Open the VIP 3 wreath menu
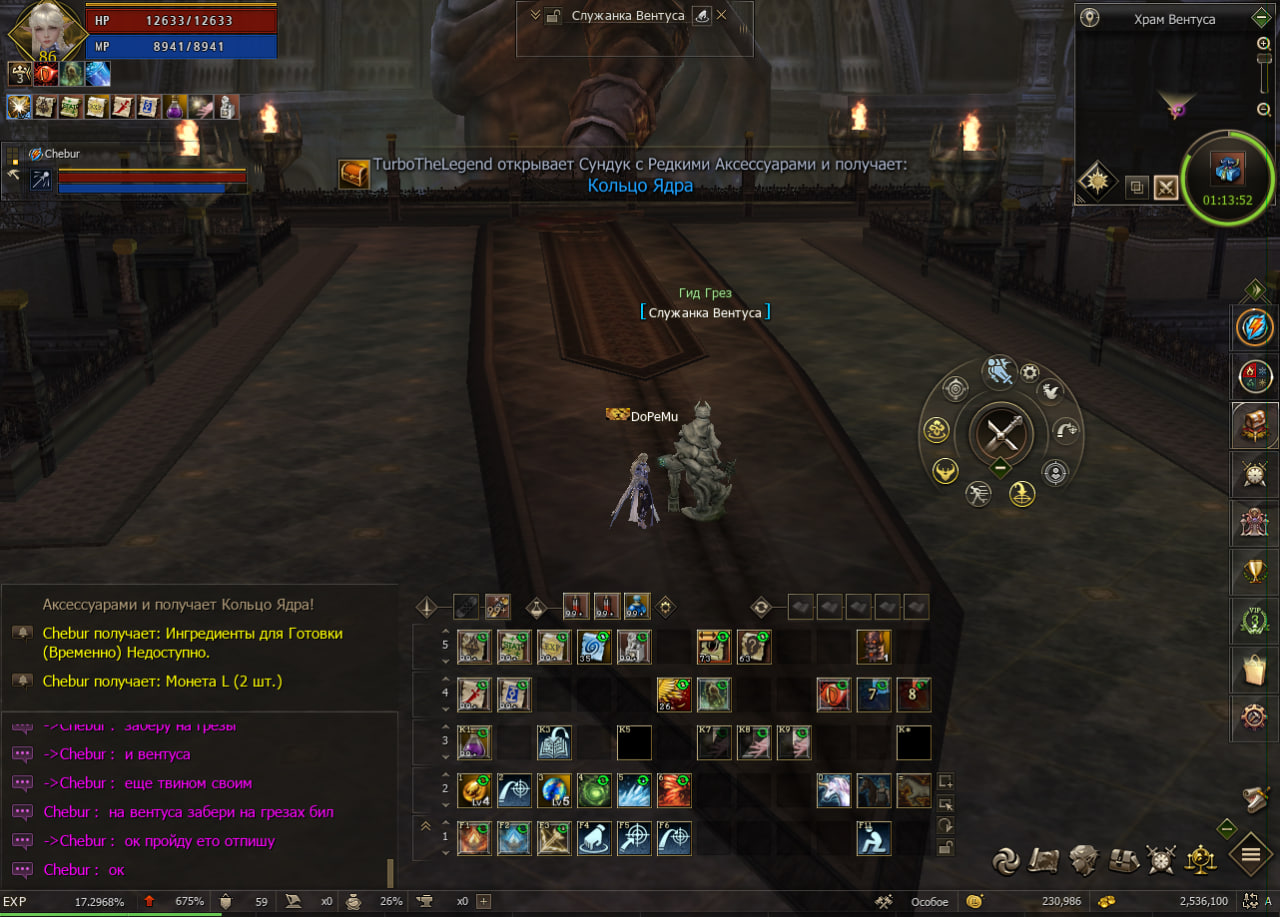 (x=1254, y=620)
